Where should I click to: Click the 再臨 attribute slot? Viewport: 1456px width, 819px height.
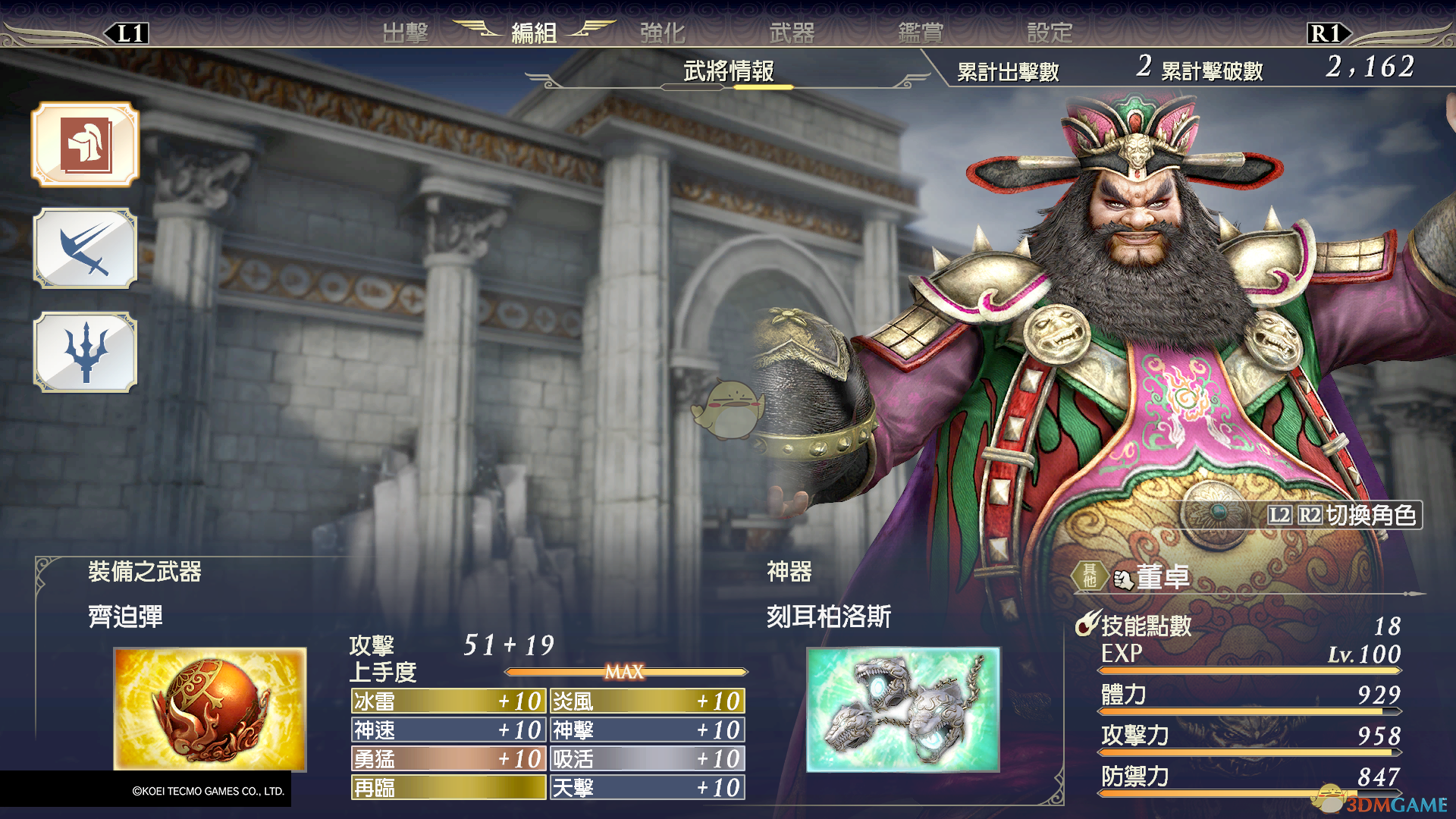[448, 788]
